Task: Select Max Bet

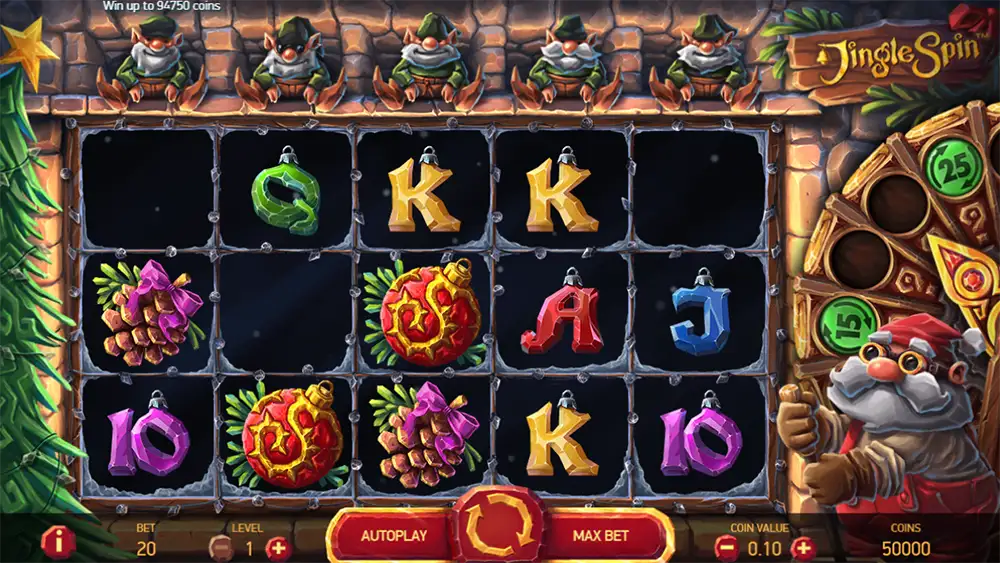Action: [x=602, y=535]
